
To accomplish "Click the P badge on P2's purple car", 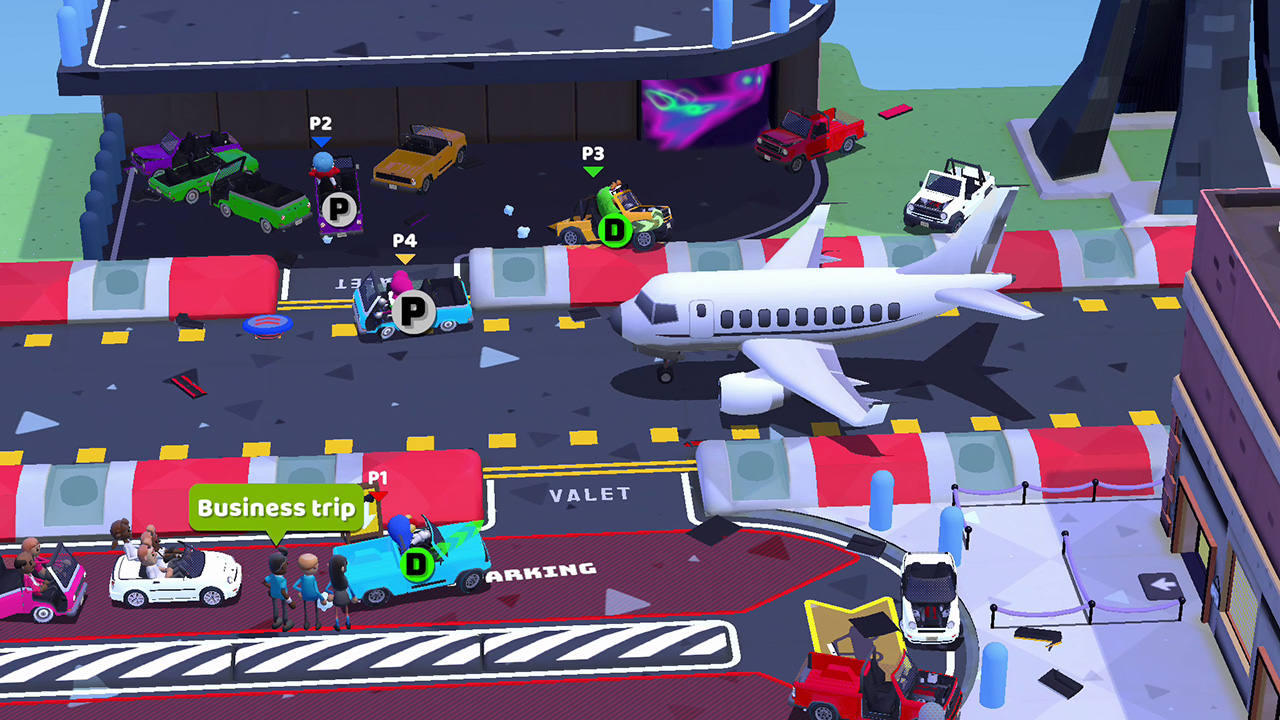I will point(338,208).
